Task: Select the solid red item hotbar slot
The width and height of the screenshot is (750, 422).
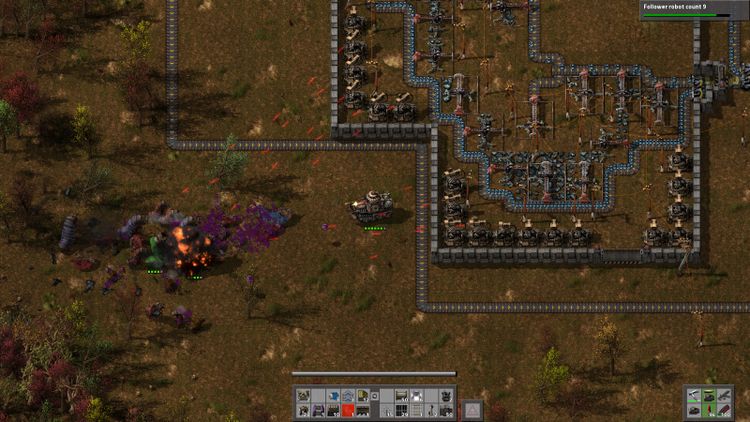Action: point(348,410)
